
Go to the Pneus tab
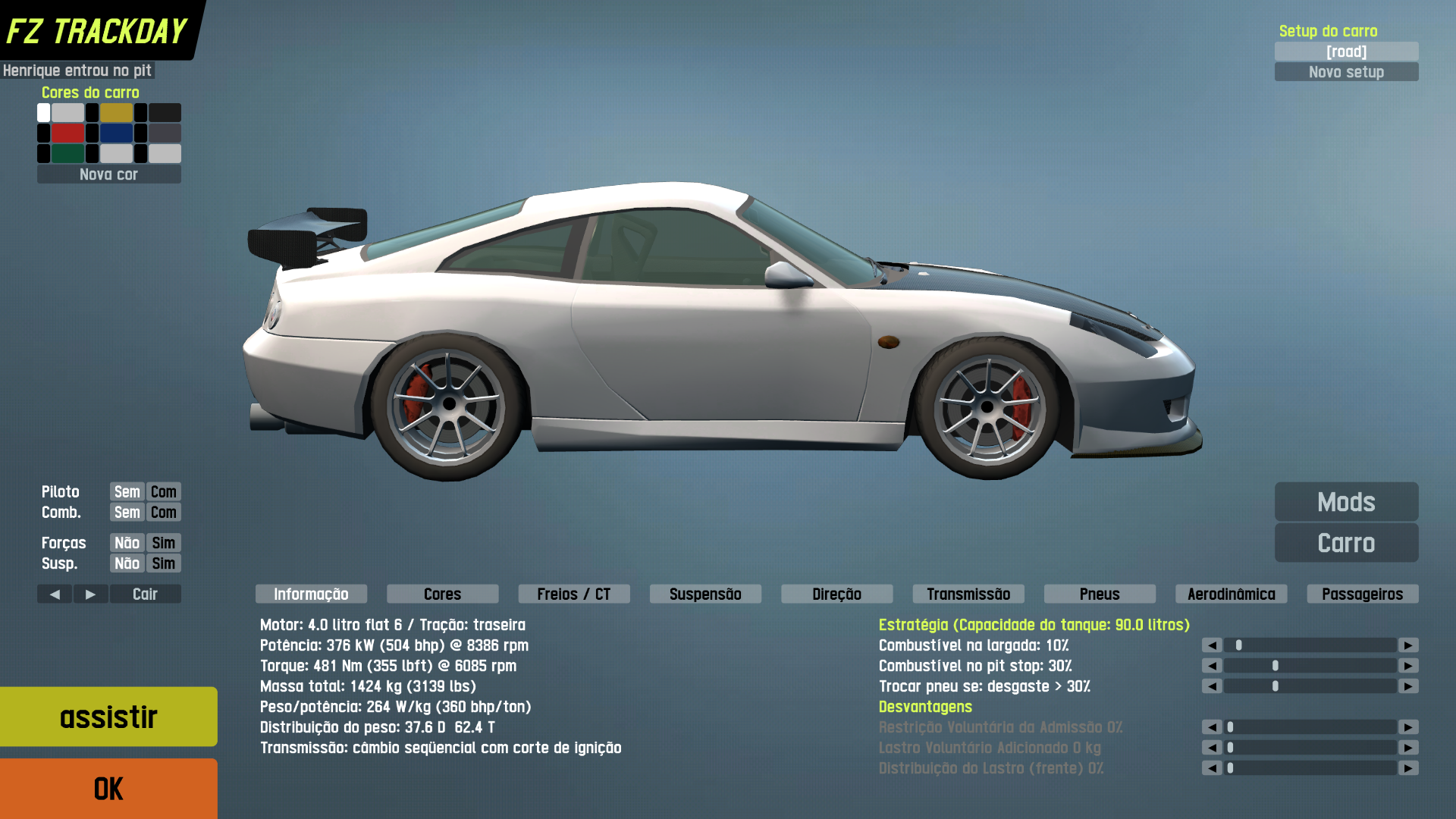[1100, 594]
